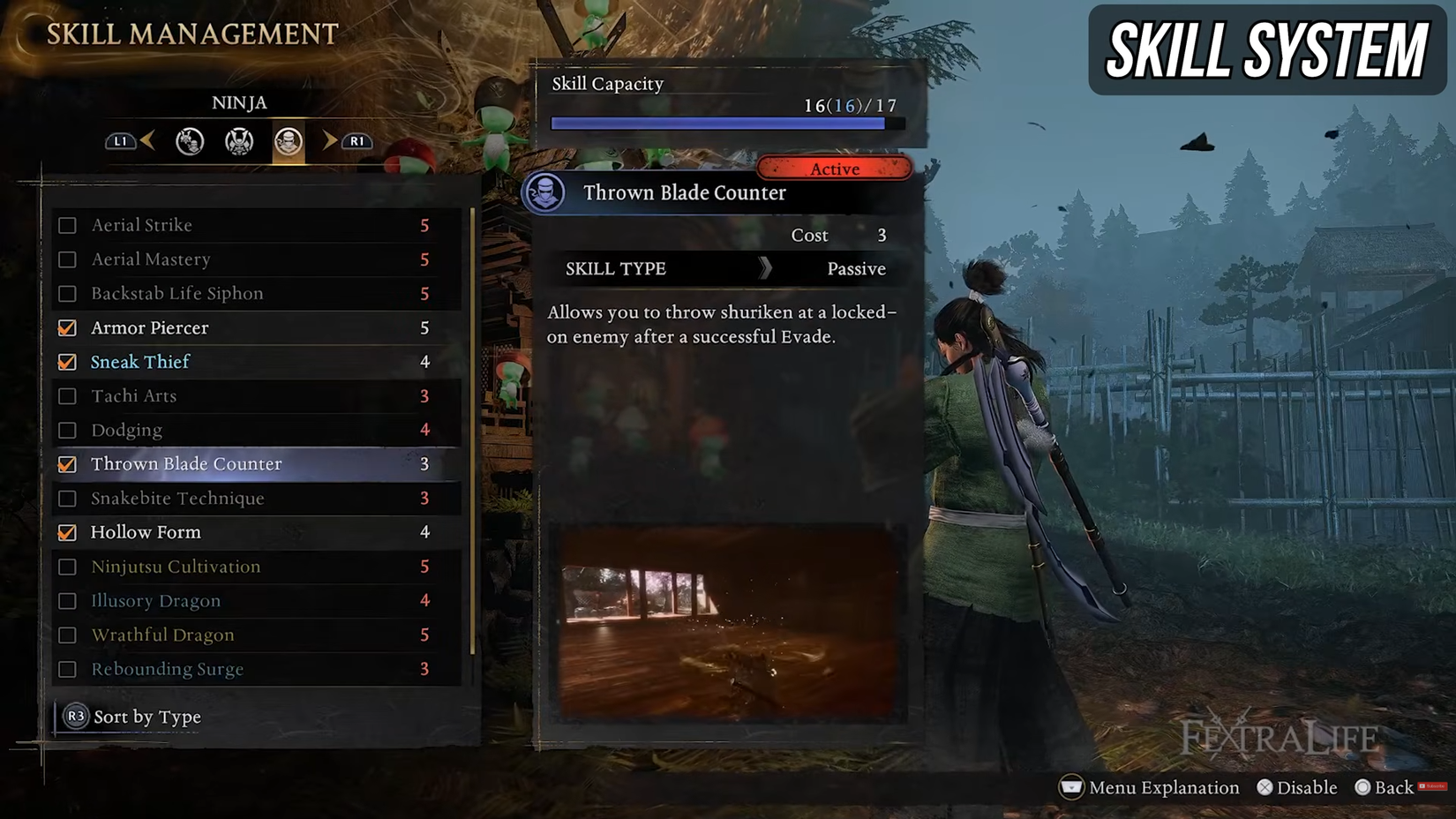1456x819 pixels.
Task: Uncheck the Armor Piercer skill
Action: click(68, 327)
